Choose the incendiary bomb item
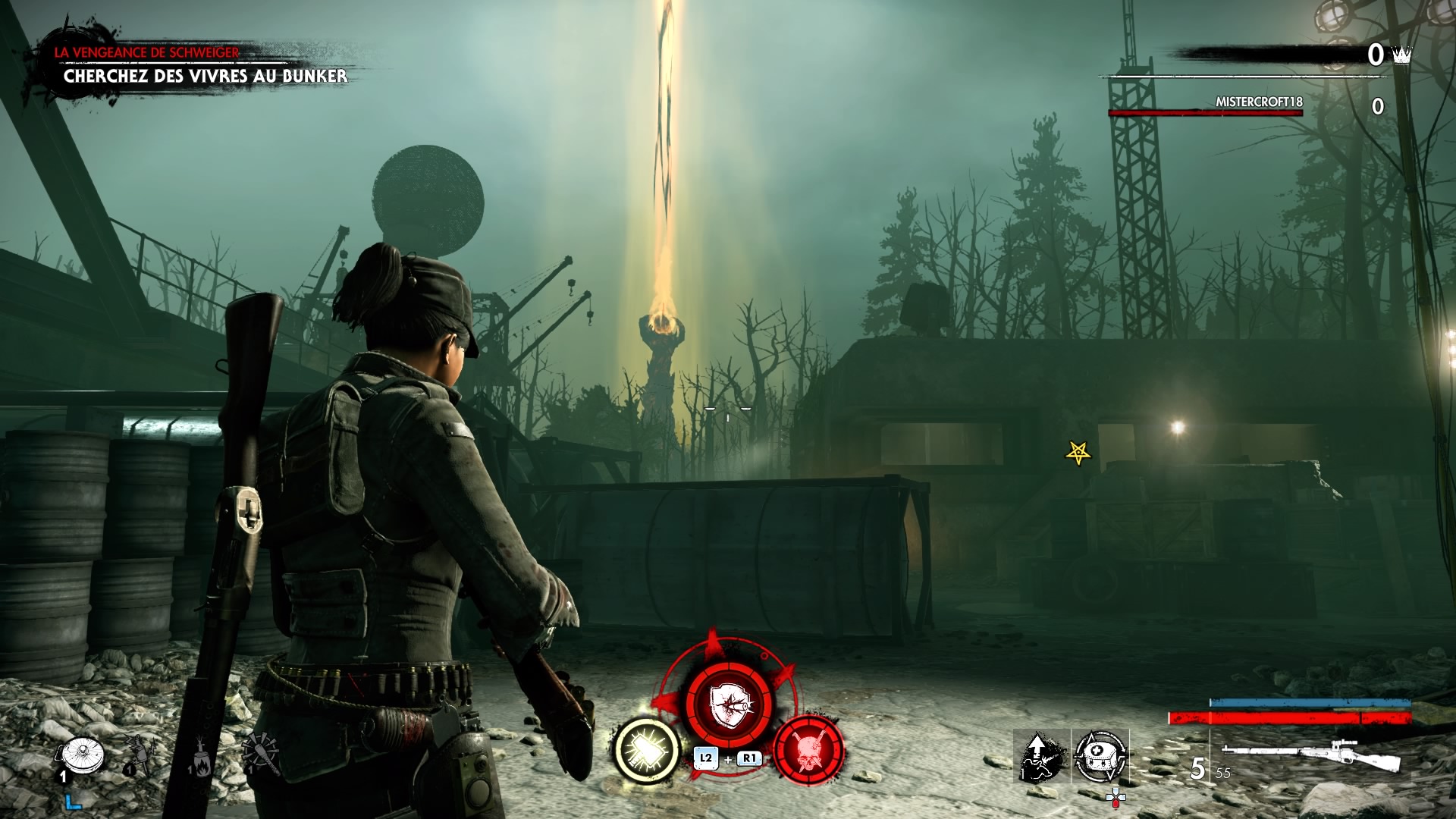The image size is (1456, 819). (200, 758)
